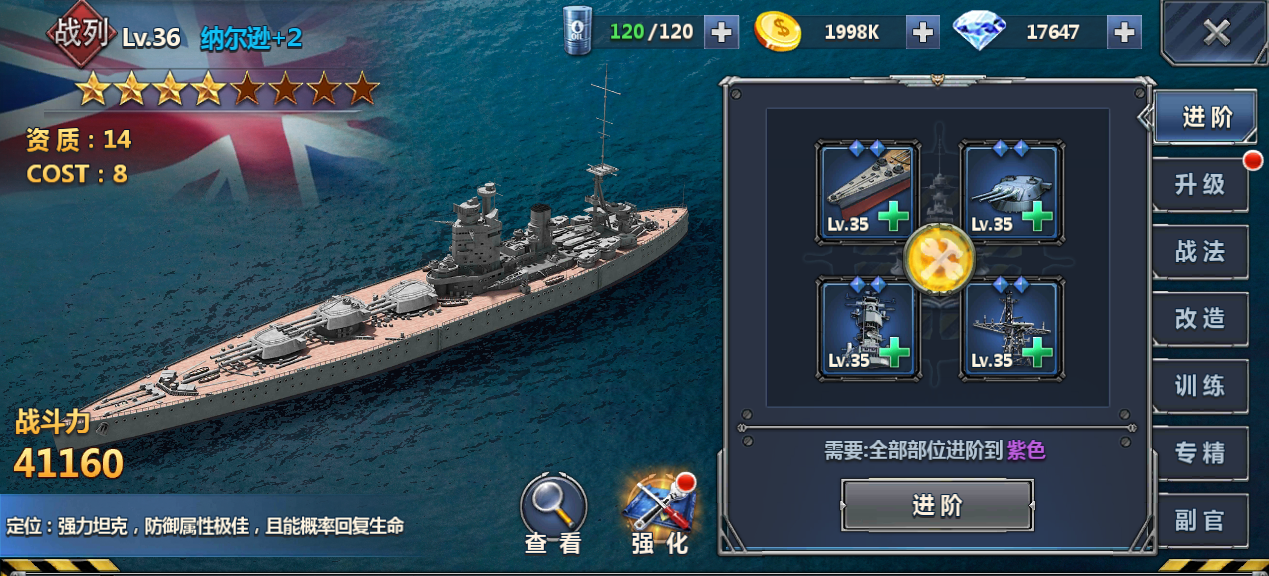Select the ship hull equipment slot

868,192
